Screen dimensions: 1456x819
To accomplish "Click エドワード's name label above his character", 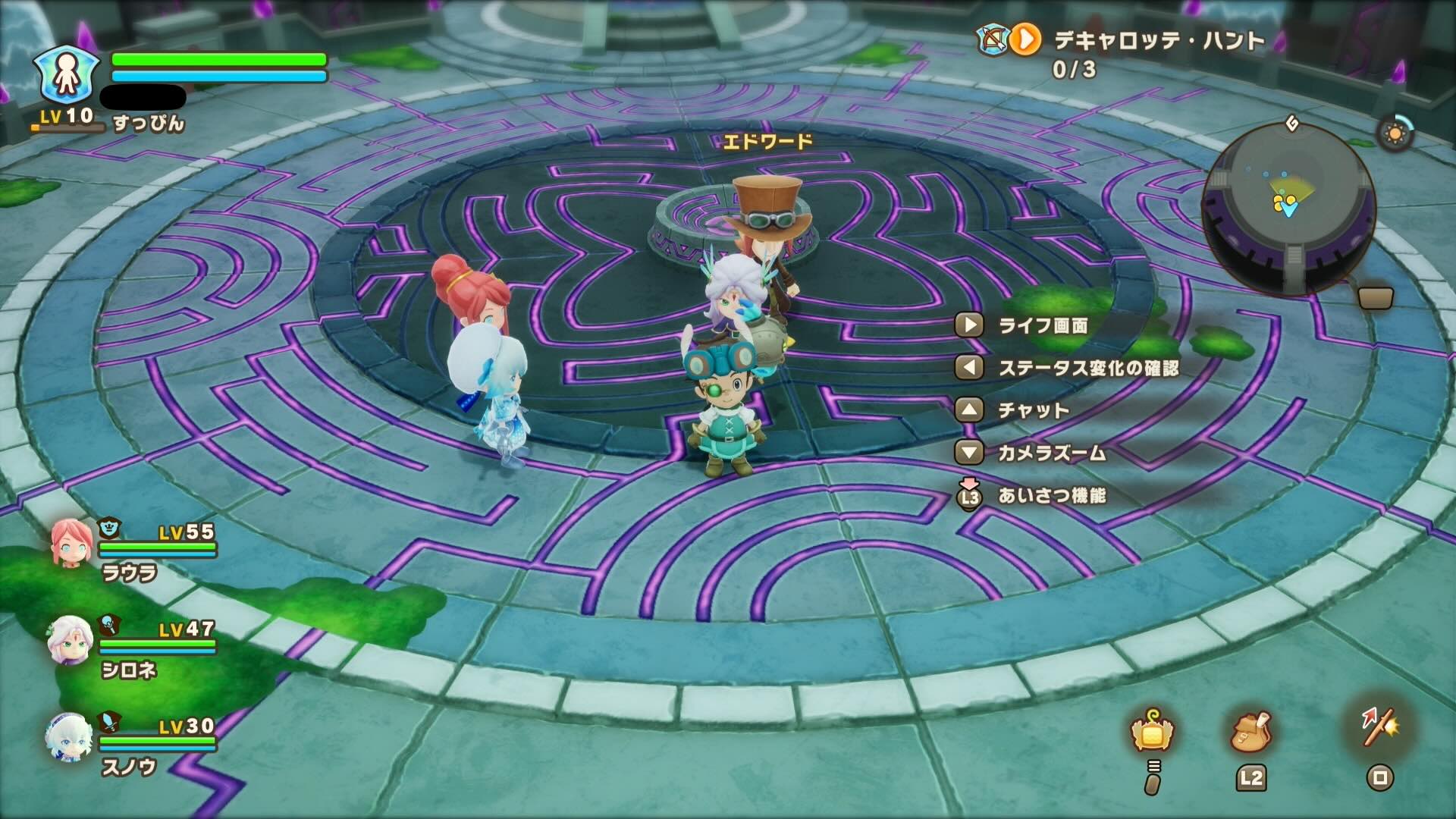I will tap(767, 140).
